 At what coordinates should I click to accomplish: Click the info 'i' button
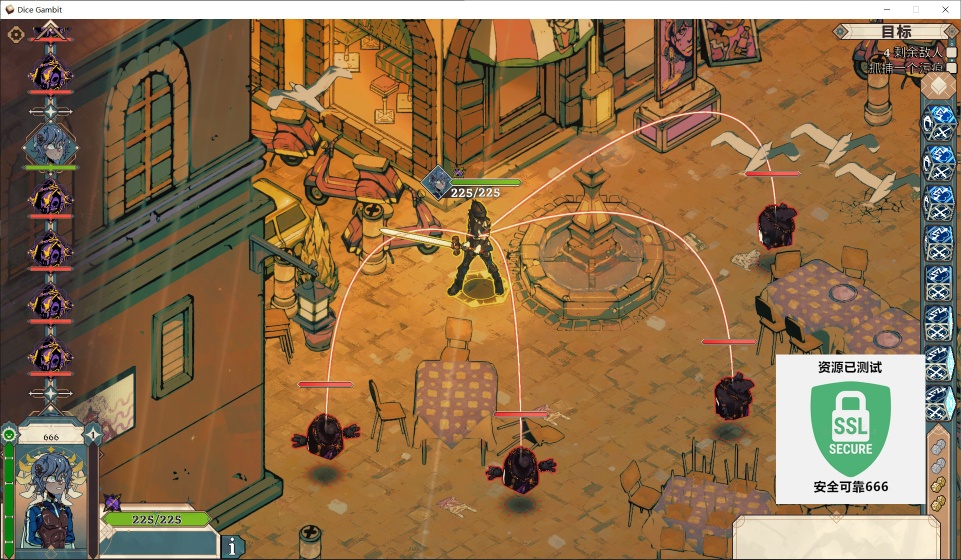[x=232, y=546]
